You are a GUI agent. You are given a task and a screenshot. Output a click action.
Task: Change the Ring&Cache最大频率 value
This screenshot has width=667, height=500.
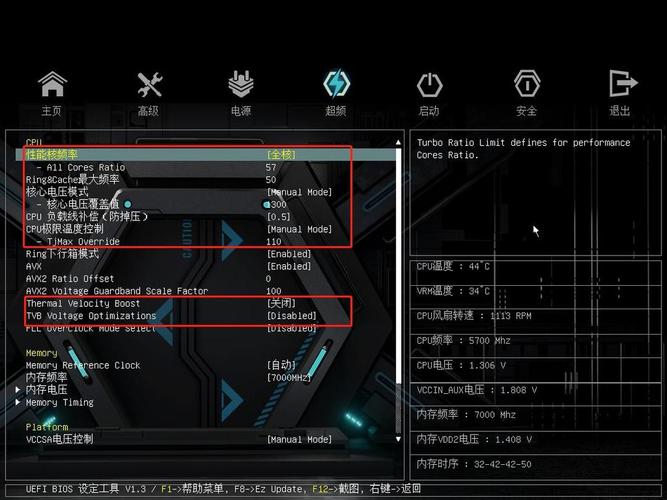[271, 180]
